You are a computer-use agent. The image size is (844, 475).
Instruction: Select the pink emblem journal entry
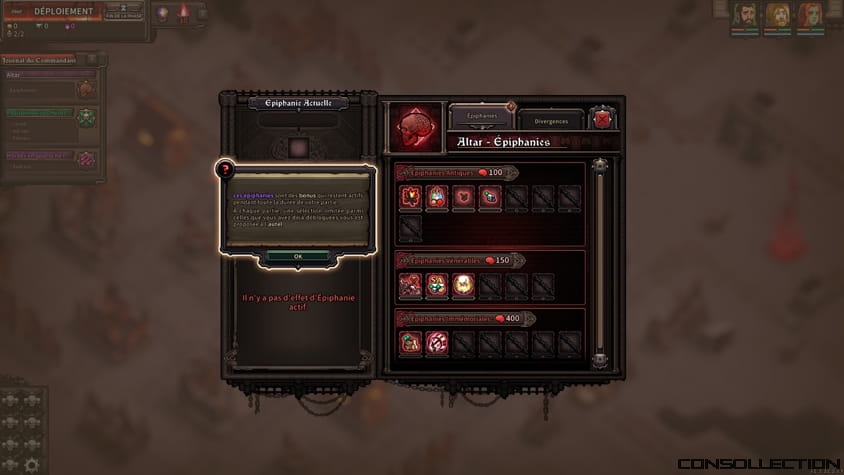pyautogui.click(x=86, y=158)
